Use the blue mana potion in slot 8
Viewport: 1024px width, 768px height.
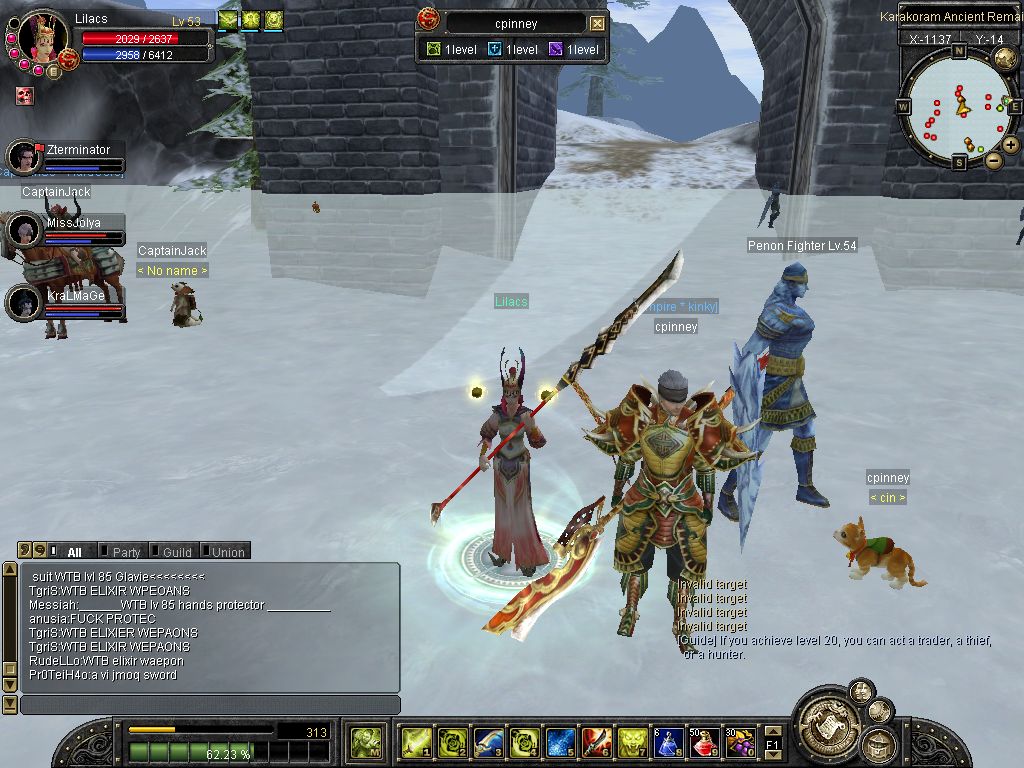pos(667,742)
